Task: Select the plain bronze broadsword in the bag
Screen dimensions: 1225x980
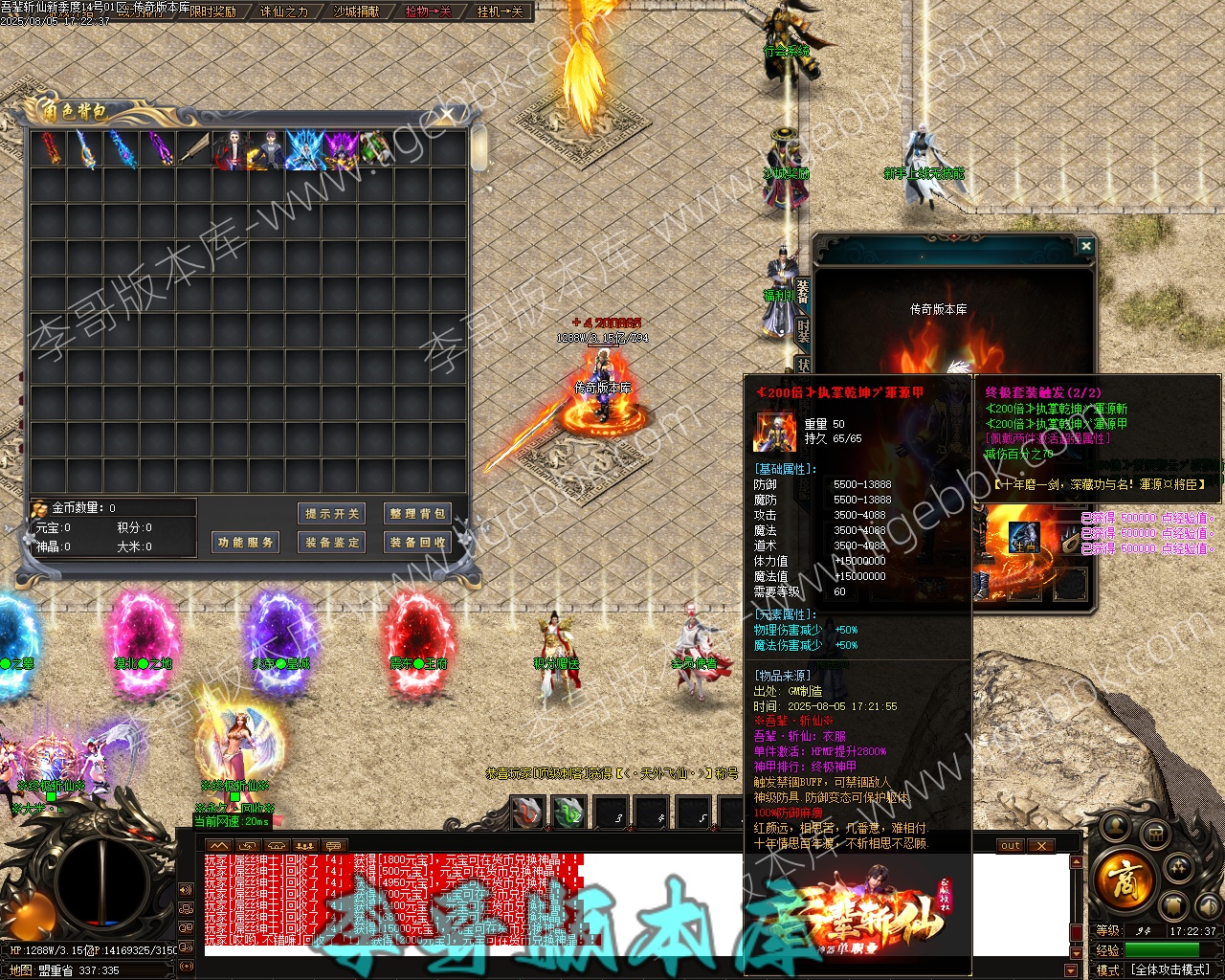Action: (194, 150)
